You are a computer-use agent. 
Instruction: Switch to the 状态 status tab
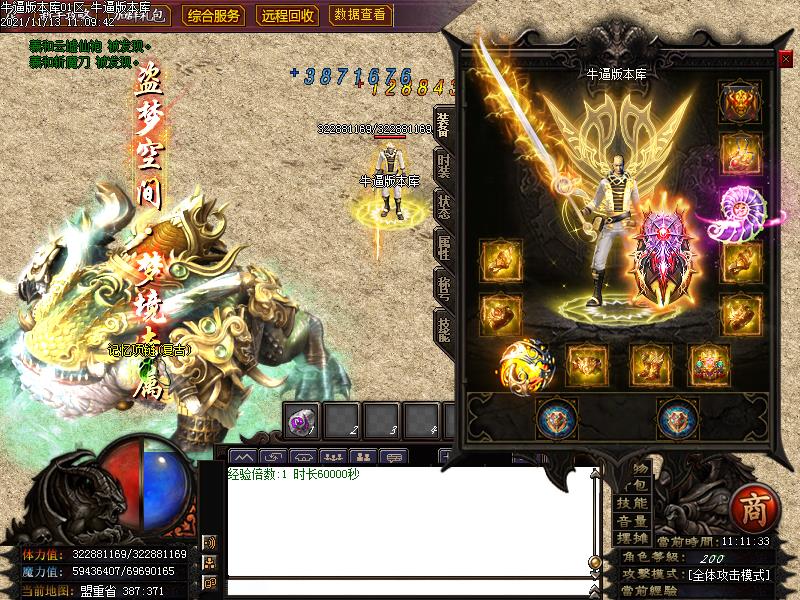coord(443,206)
